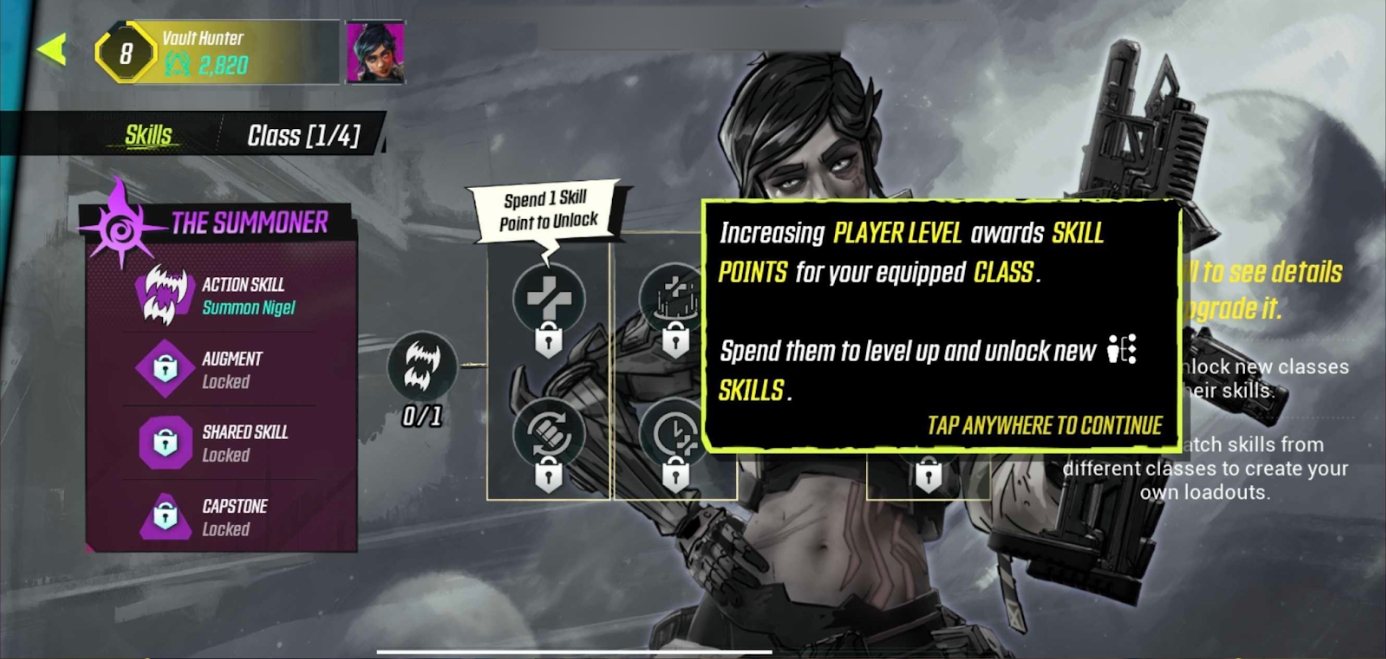Choose the 0/1 action skill node

[x=422, y=366]
